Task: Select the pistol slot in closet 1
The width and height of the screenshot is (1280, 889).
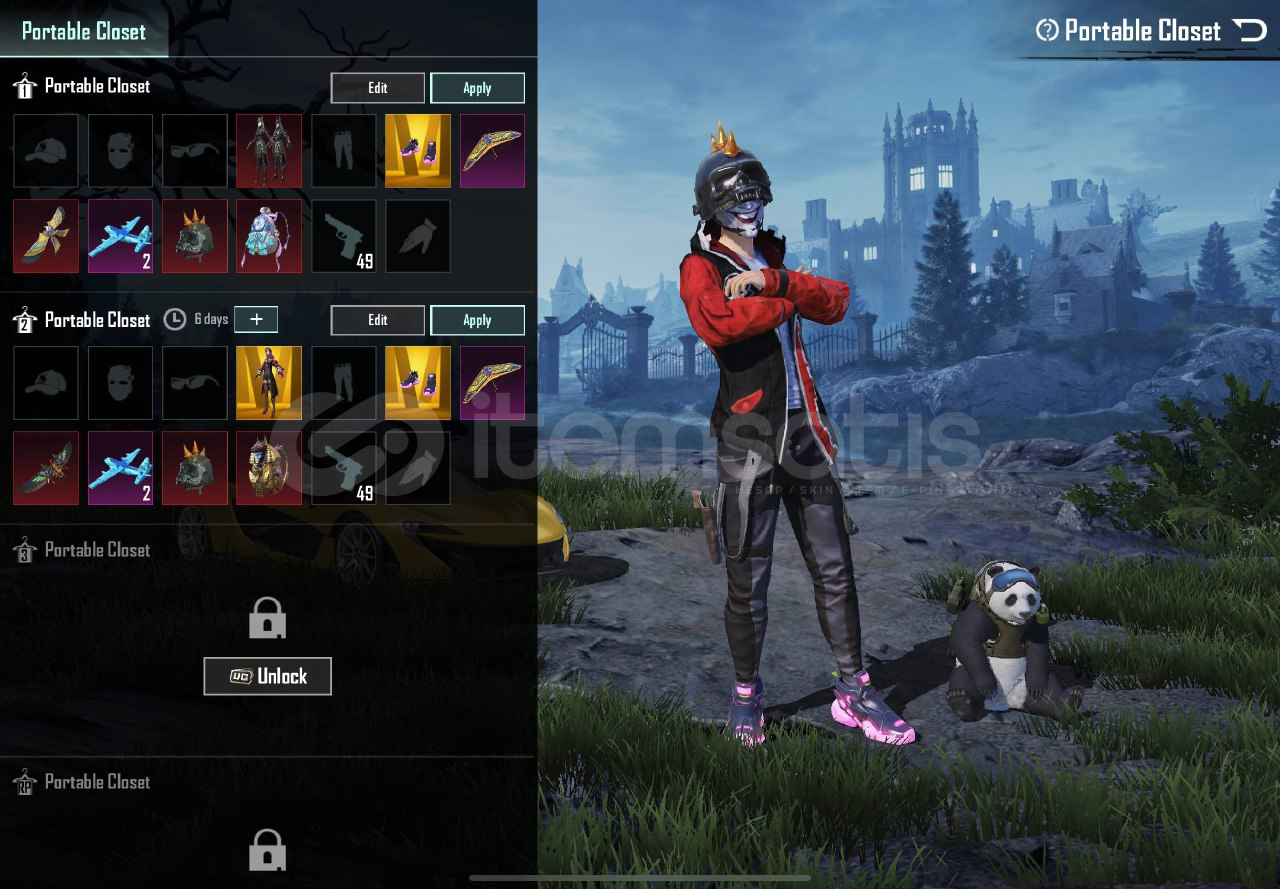Action: coord(344,236)
